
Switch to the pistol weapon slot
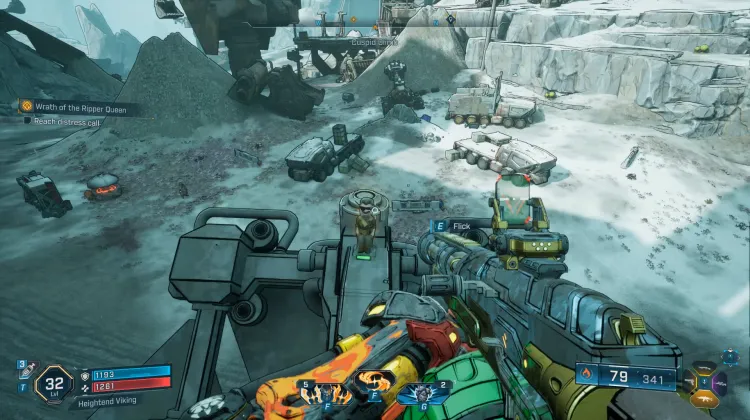691,382
